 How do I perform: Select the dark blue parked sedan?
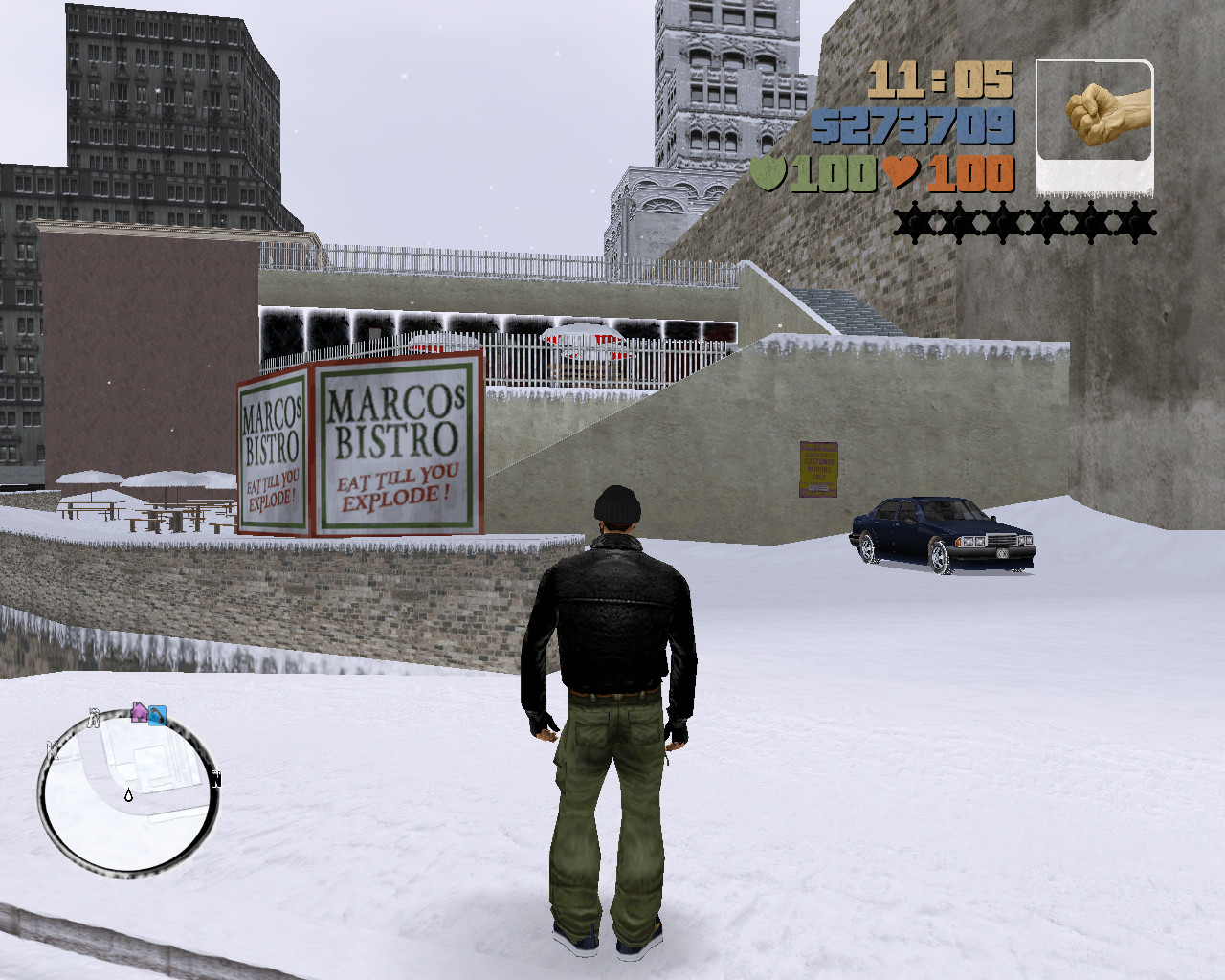[943, 532]
